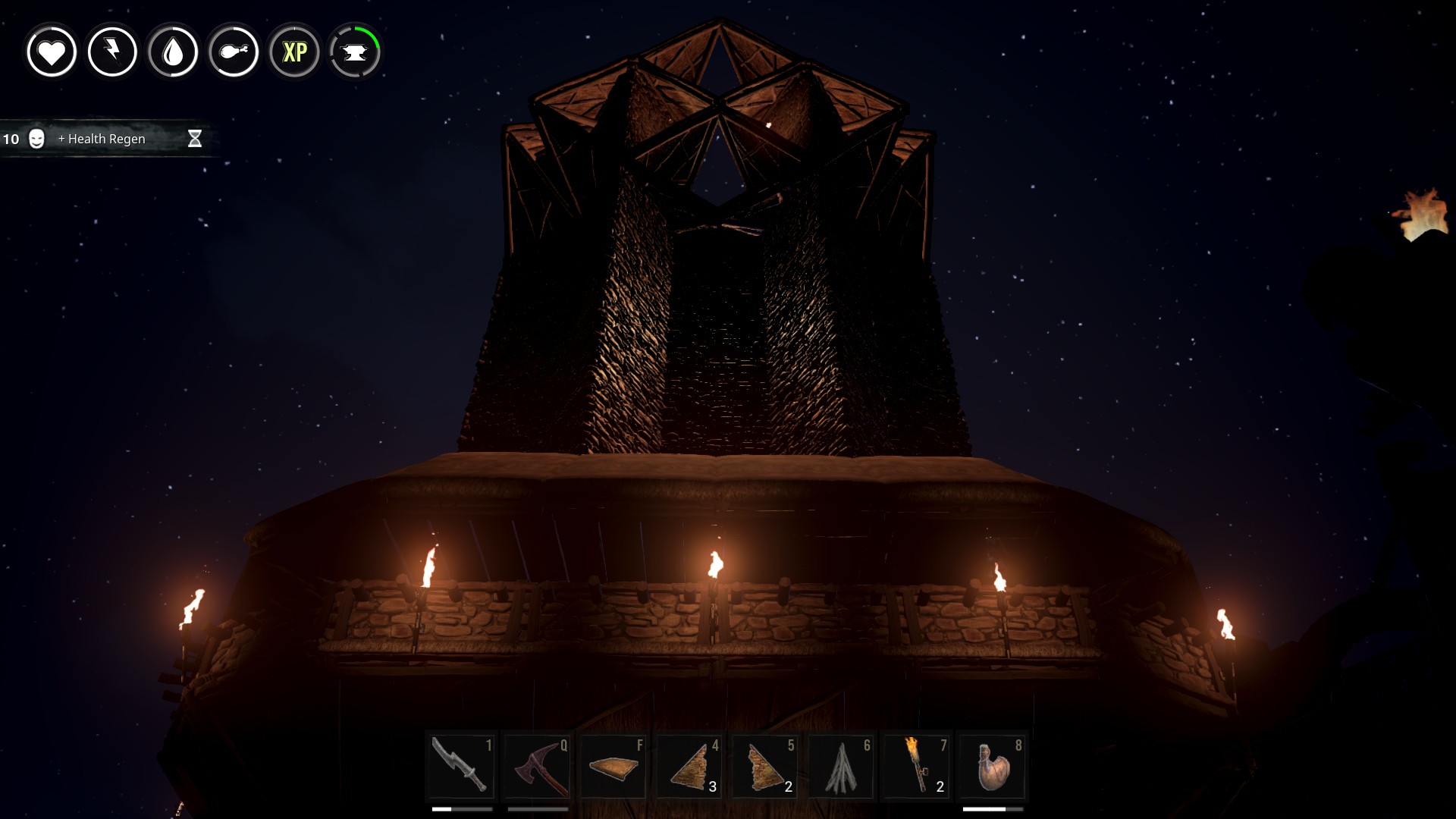1456x819 pixels.
Task: Click the water drop thirst icon
Action: tap(173, 52)
